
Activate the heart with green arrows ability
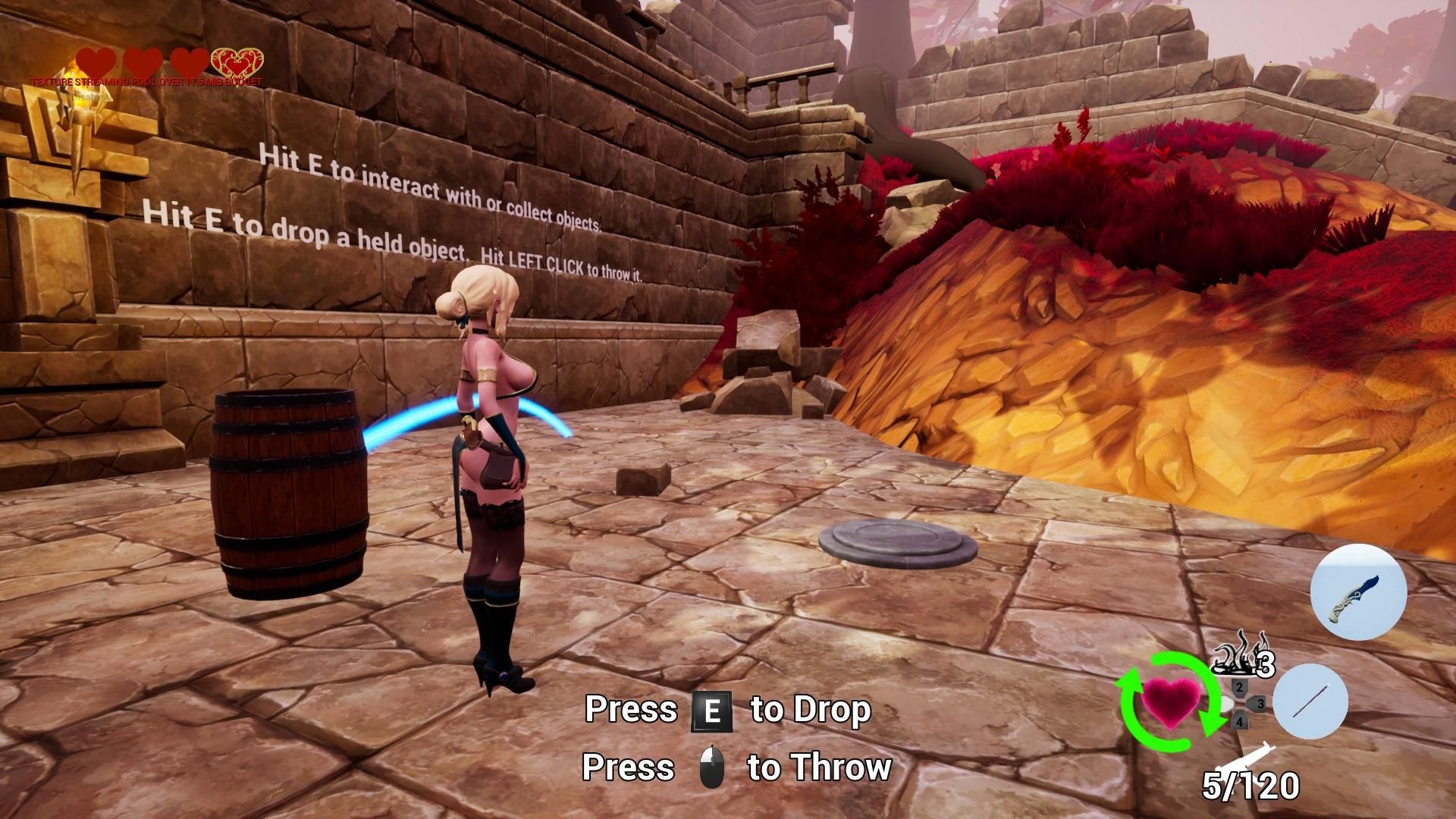click(x=1171, y=701)
